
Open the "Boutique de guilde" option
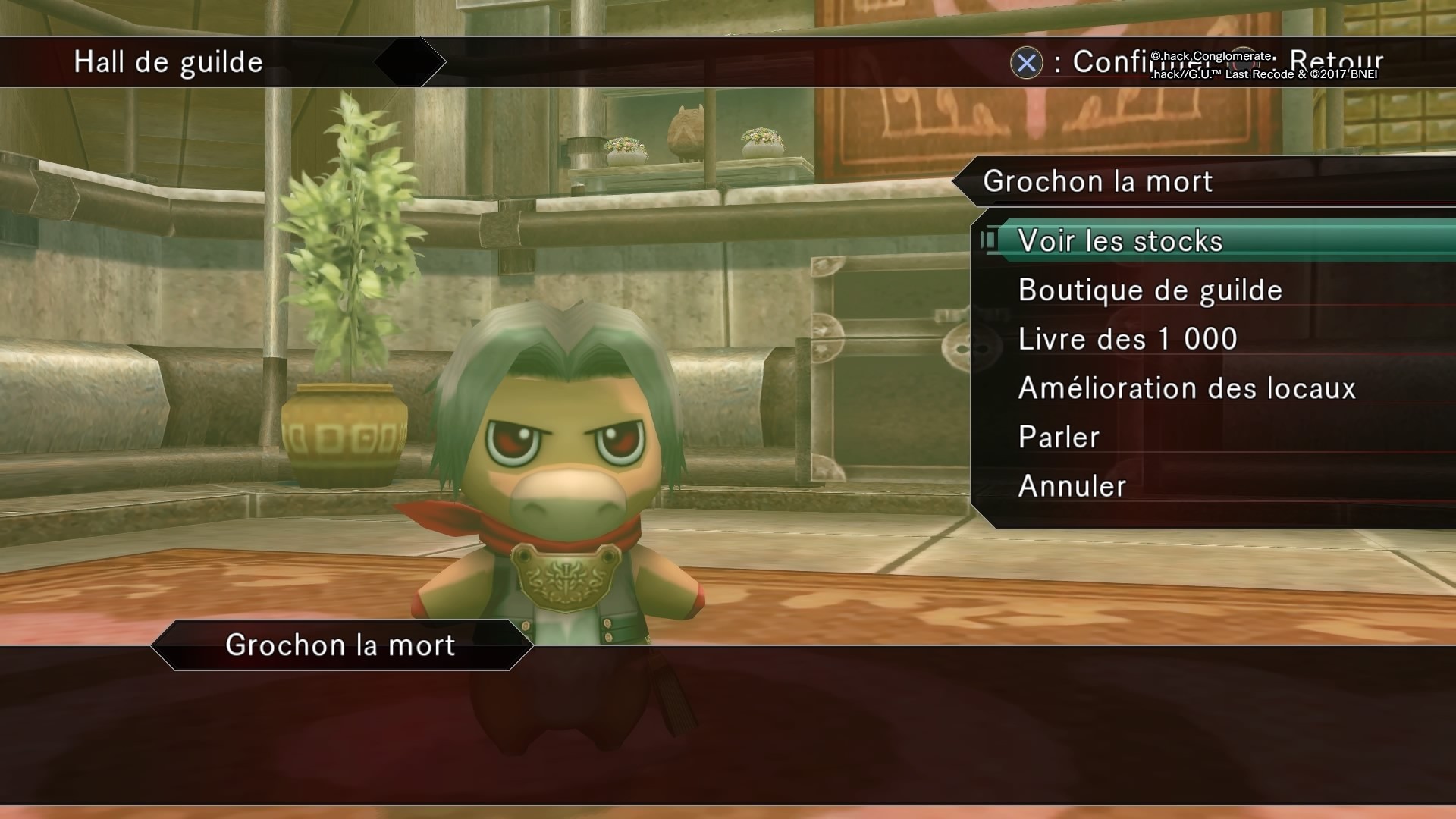point(1151,290)
